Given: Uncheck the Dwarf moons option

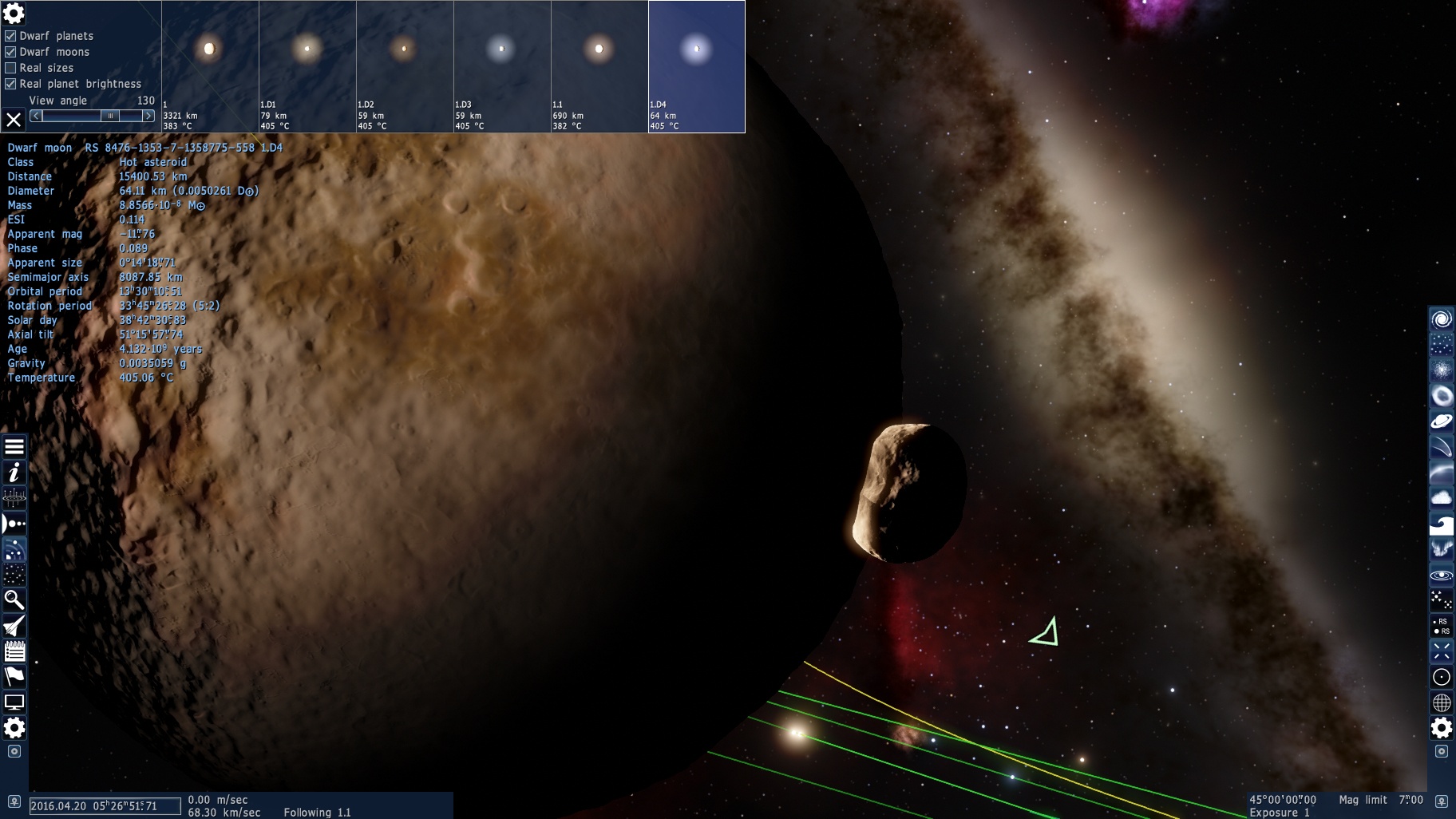Looking at the screenshot, I should click(10, 52).
